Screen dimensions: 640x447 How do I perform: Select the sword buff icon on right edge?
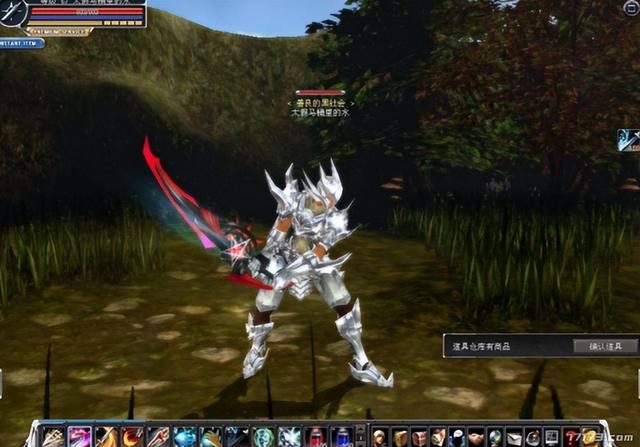click(628, 140)
